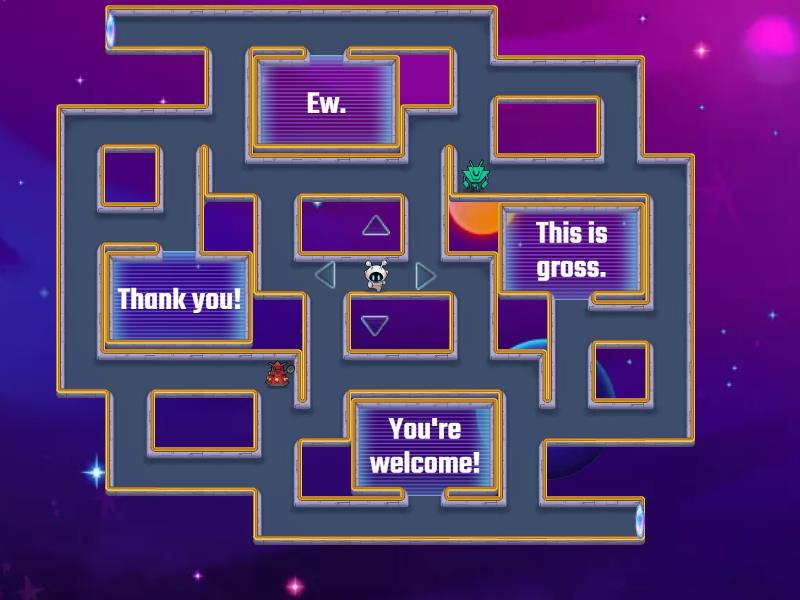Choose the "Thank you!" answer box
Screen dimensions: 800x600
pos(180,298)
